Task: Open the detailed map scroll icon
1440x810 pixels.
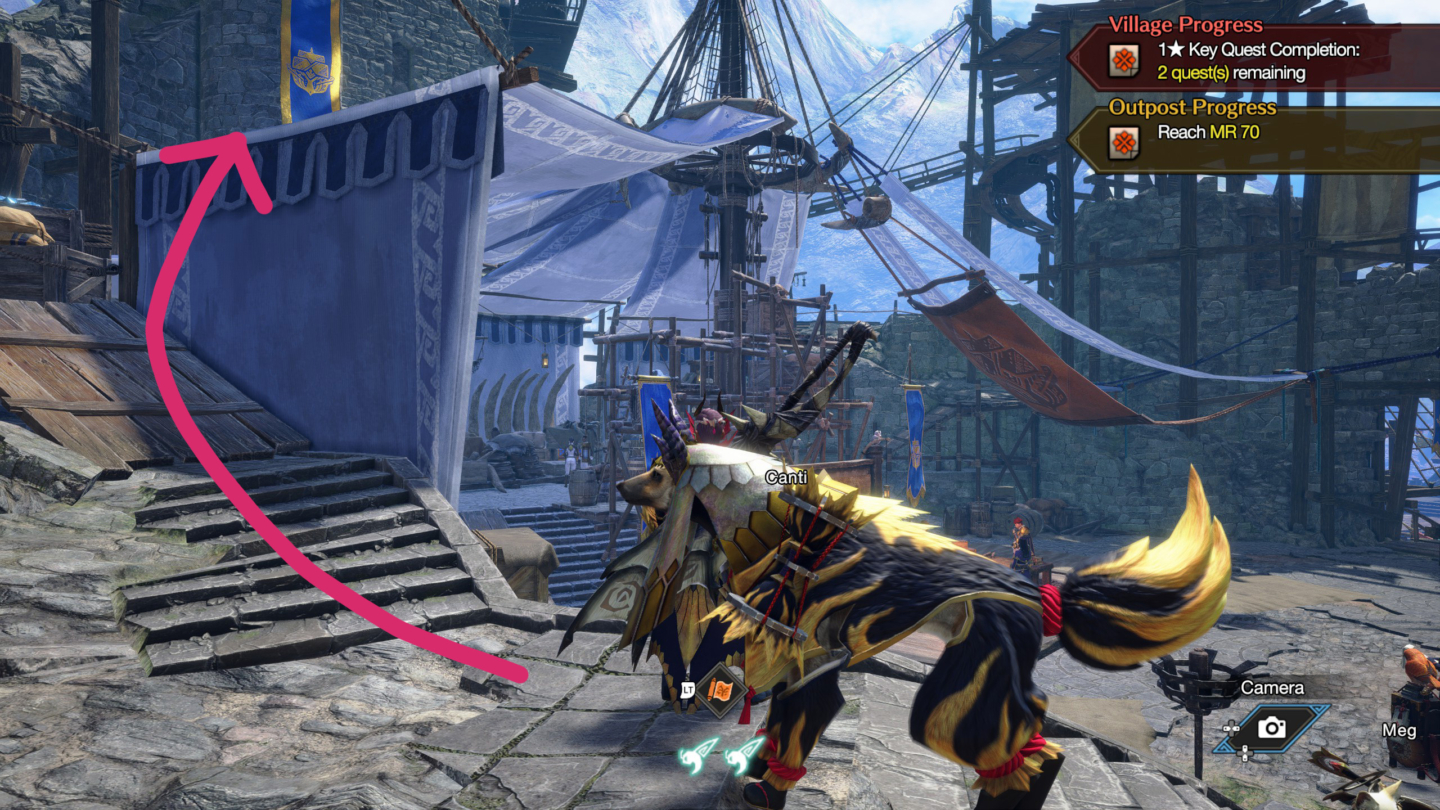Action: coord(722,689)
